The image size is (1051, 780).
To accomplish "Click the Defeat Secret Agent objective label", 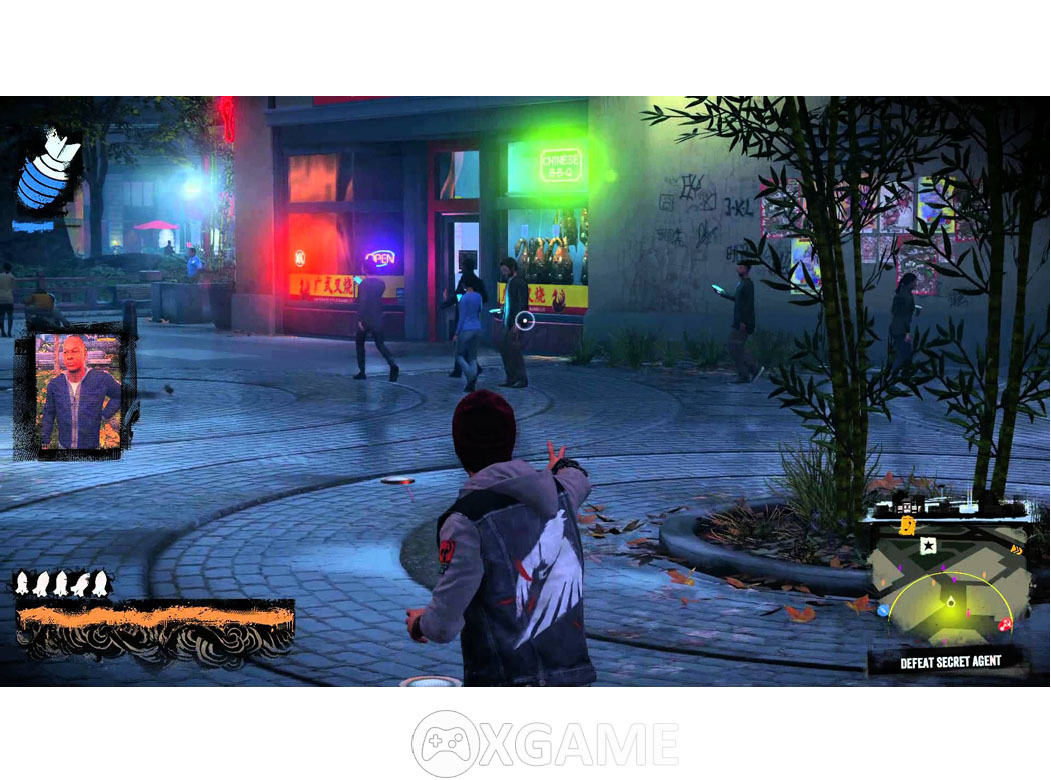I will tap(949, 662).
